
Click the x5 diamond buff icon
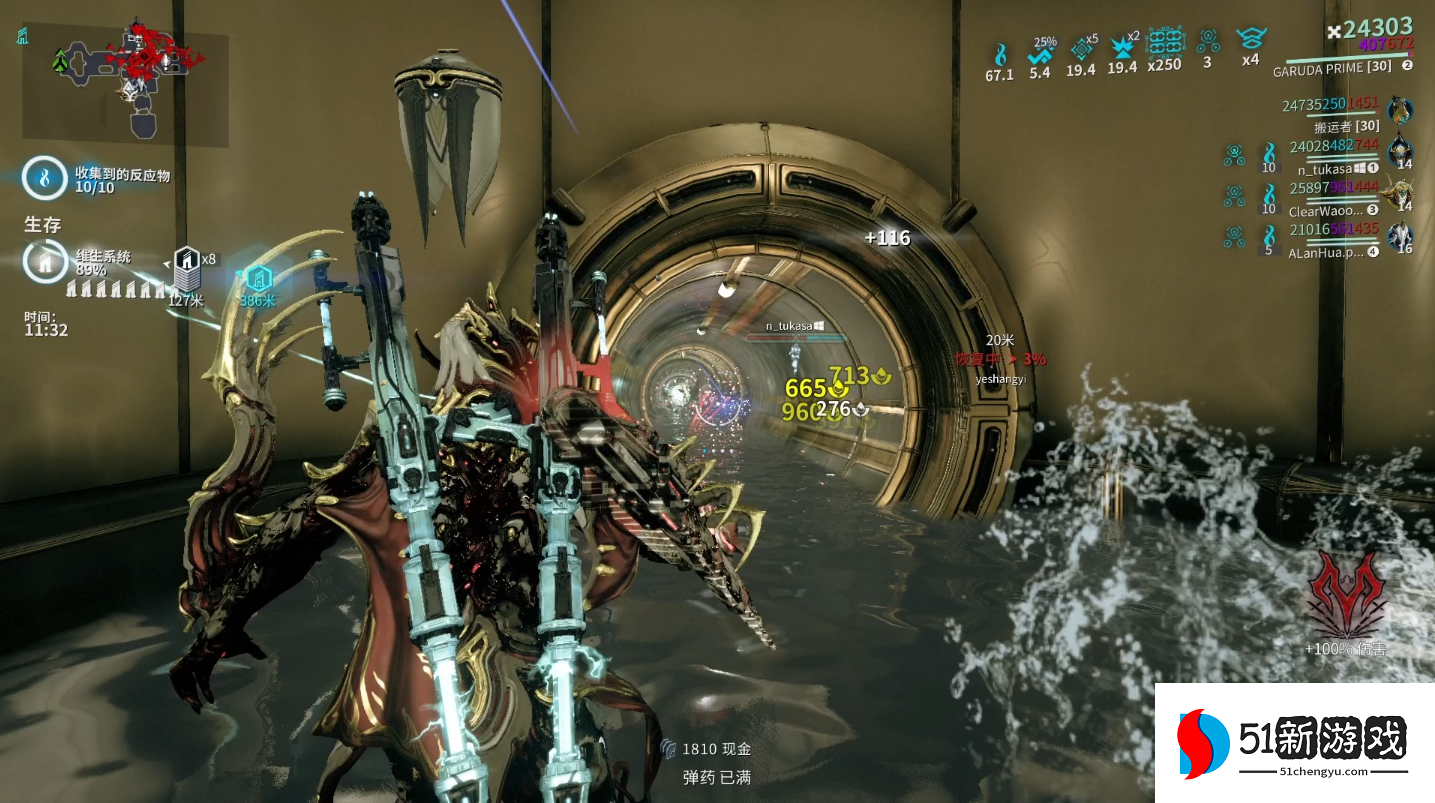tap(1080, 49)
